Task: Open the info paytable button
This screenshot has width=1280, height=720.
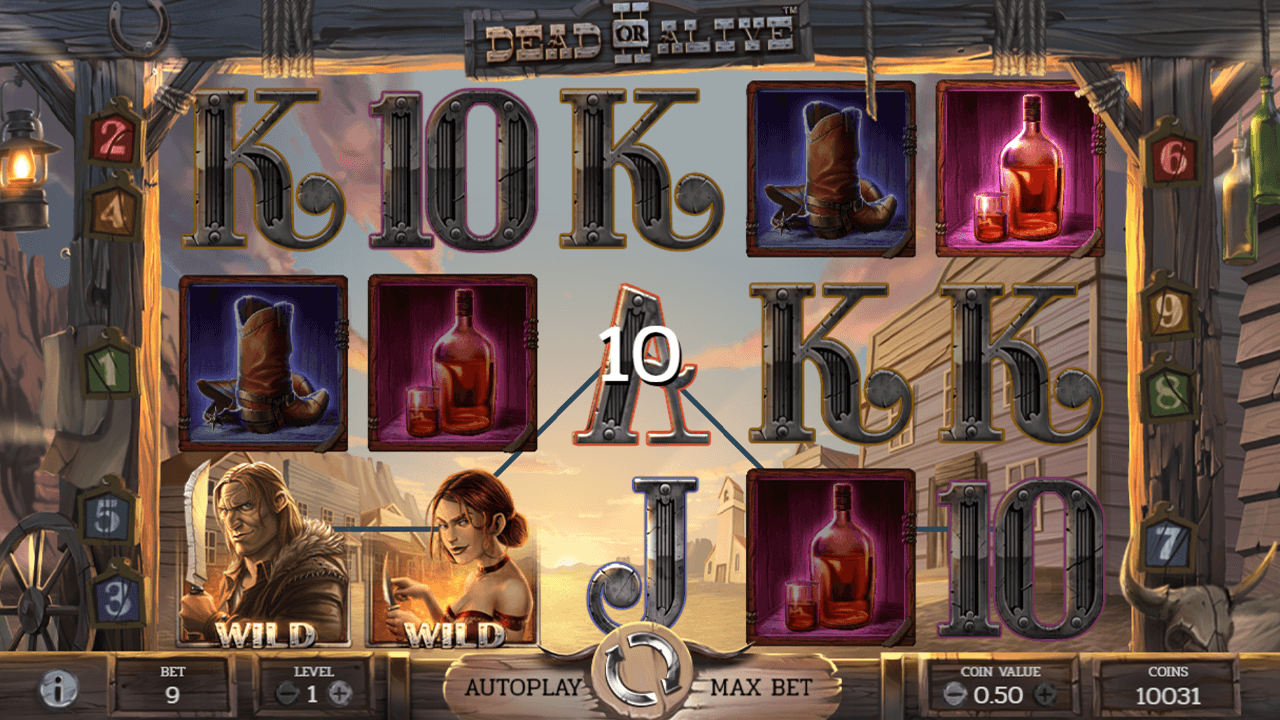Action: pyautogui.click(x=60, y=689)
